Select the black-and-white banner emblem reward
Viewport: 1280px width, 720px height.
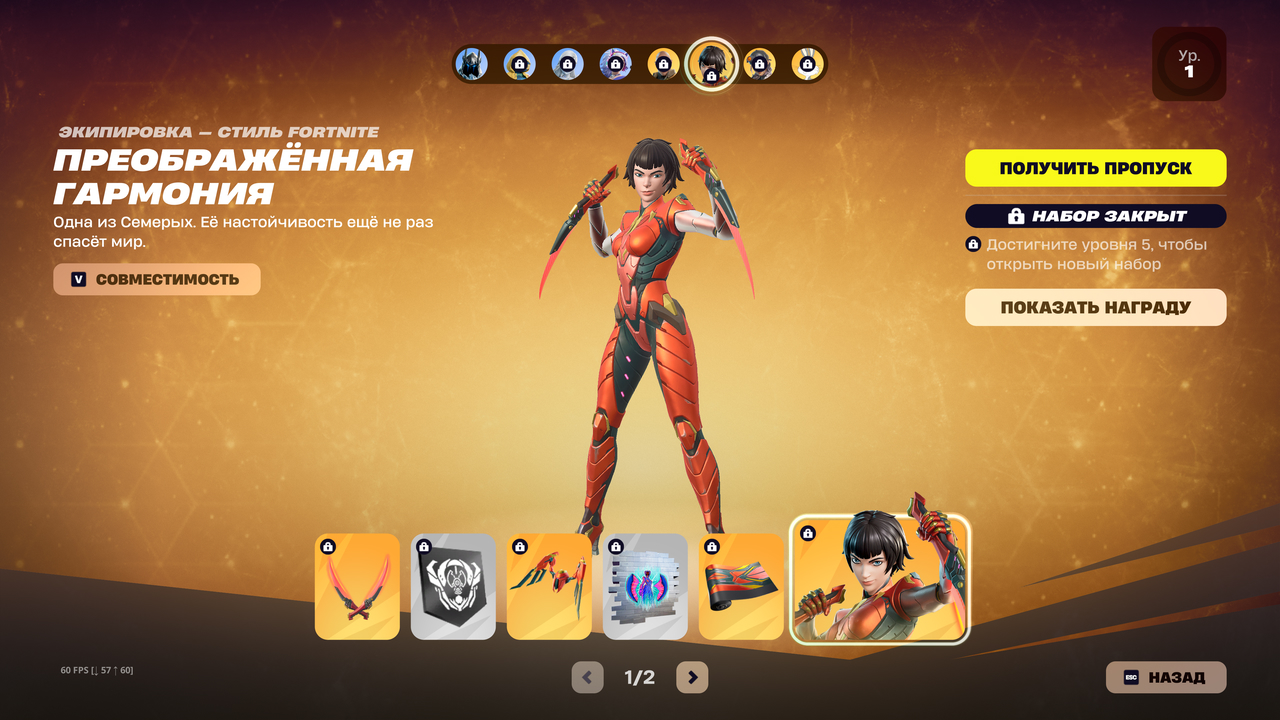pyautogui.click(x=453, y=587)
